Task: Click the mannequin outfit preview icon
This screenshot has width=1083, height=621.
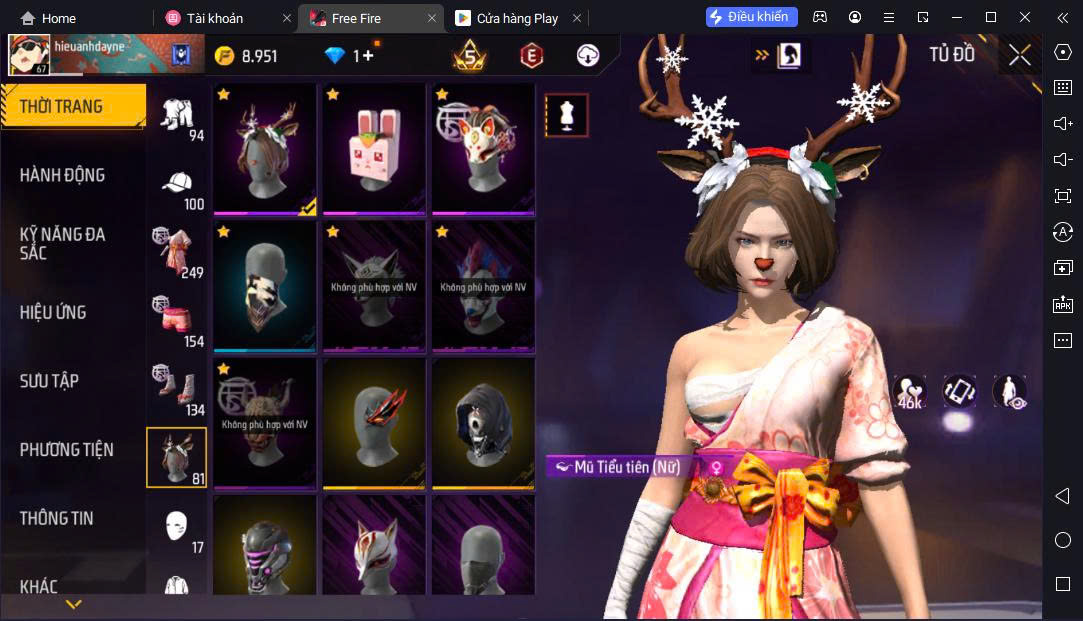Action: [567, 116]
